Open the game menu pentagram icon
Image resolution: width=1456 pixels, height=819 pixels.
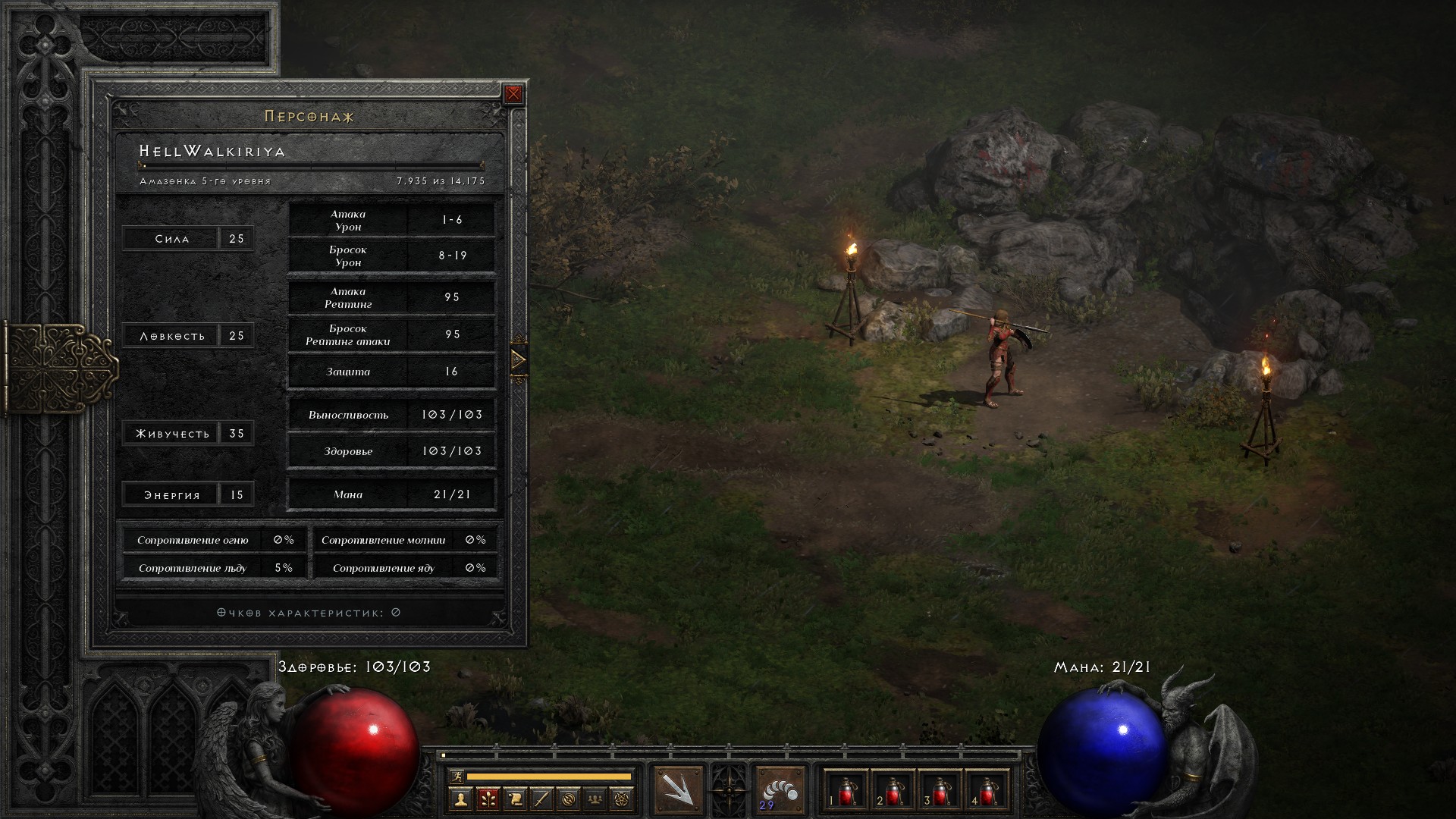coord(623,799)
